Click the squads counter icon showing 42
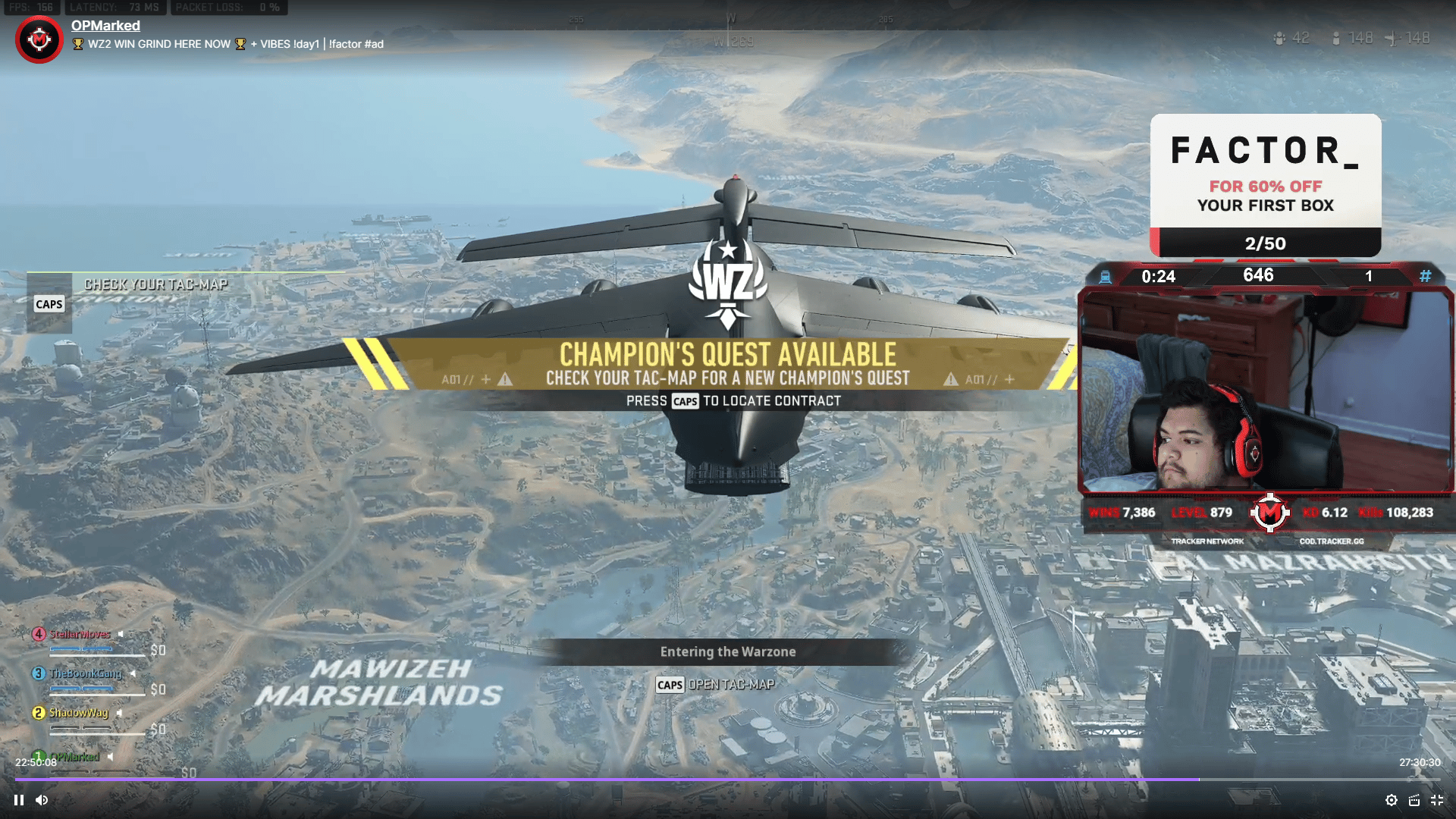1456x819 pixels. click(x=1279, y=36)
